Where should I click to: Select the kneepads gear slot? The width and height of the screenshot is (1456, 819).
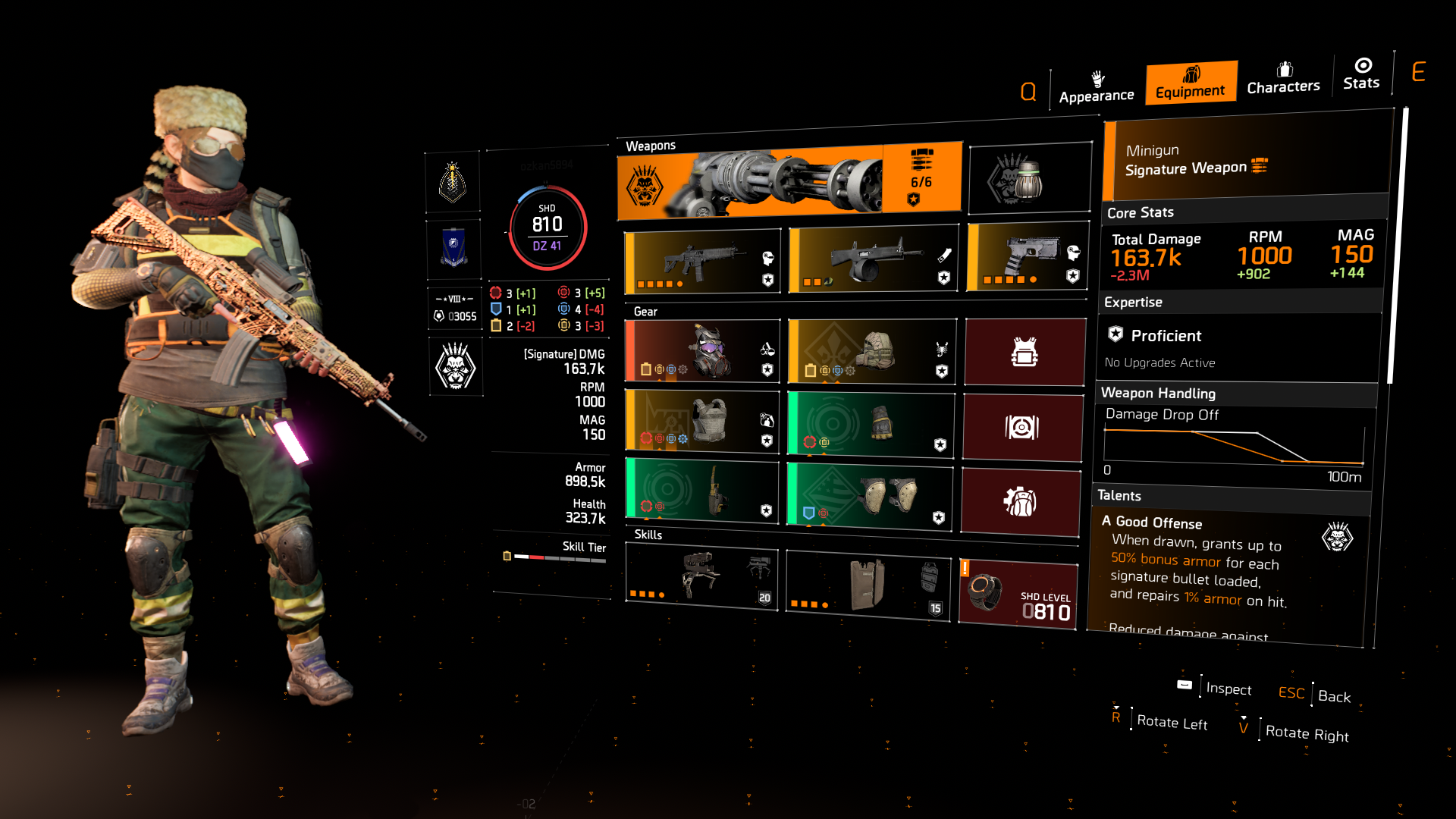pyautogui.click(x=870, y=499)
